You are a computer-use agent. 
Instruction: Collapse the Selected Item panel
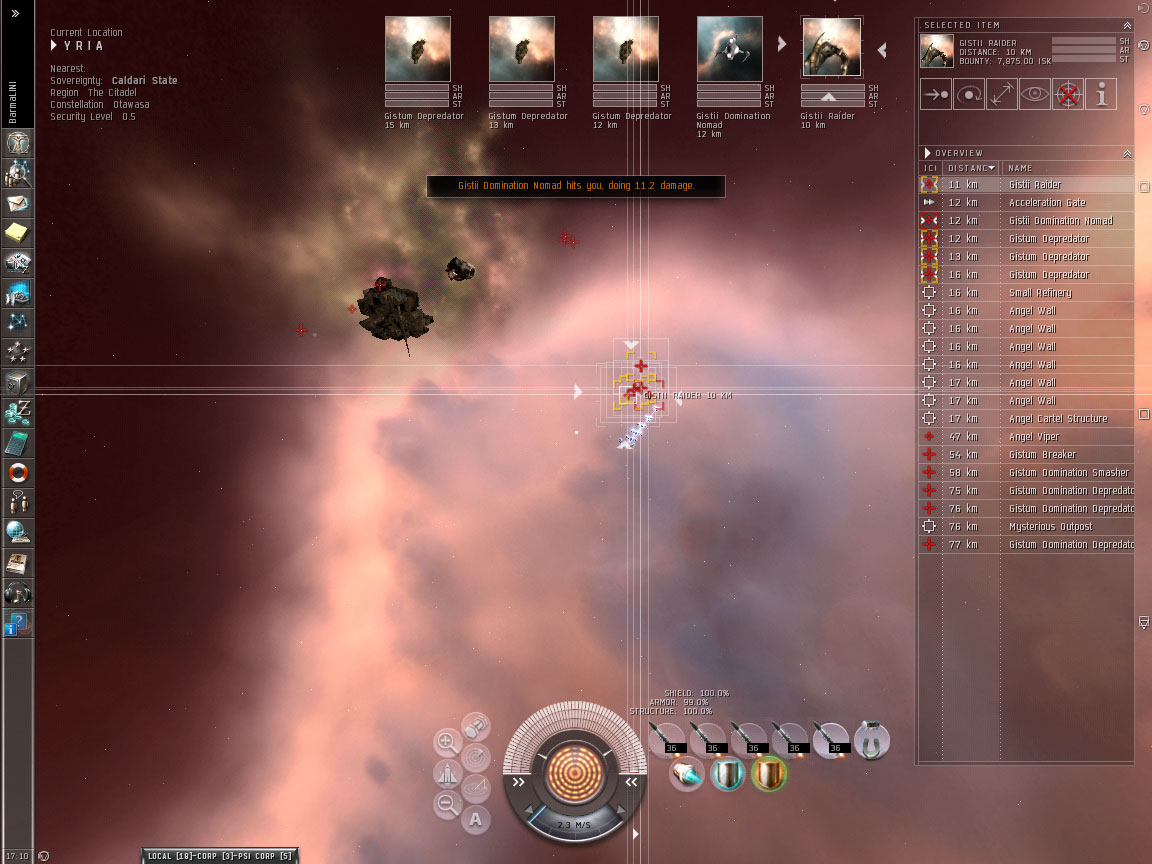pos(1127,25)
